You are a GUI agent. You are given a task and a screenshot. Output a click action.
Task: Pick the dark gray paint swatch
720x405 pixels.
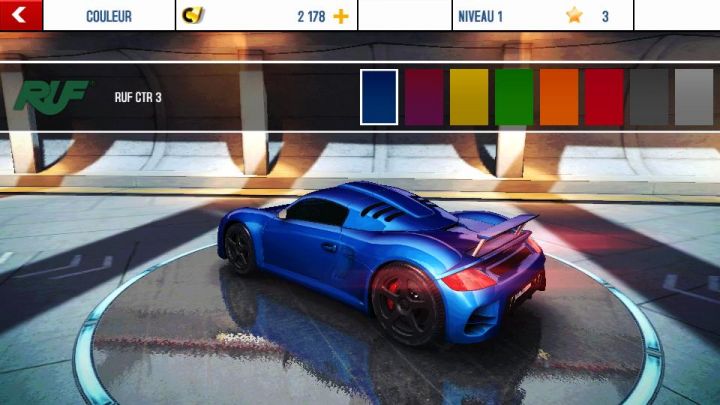tap(649, 97)
